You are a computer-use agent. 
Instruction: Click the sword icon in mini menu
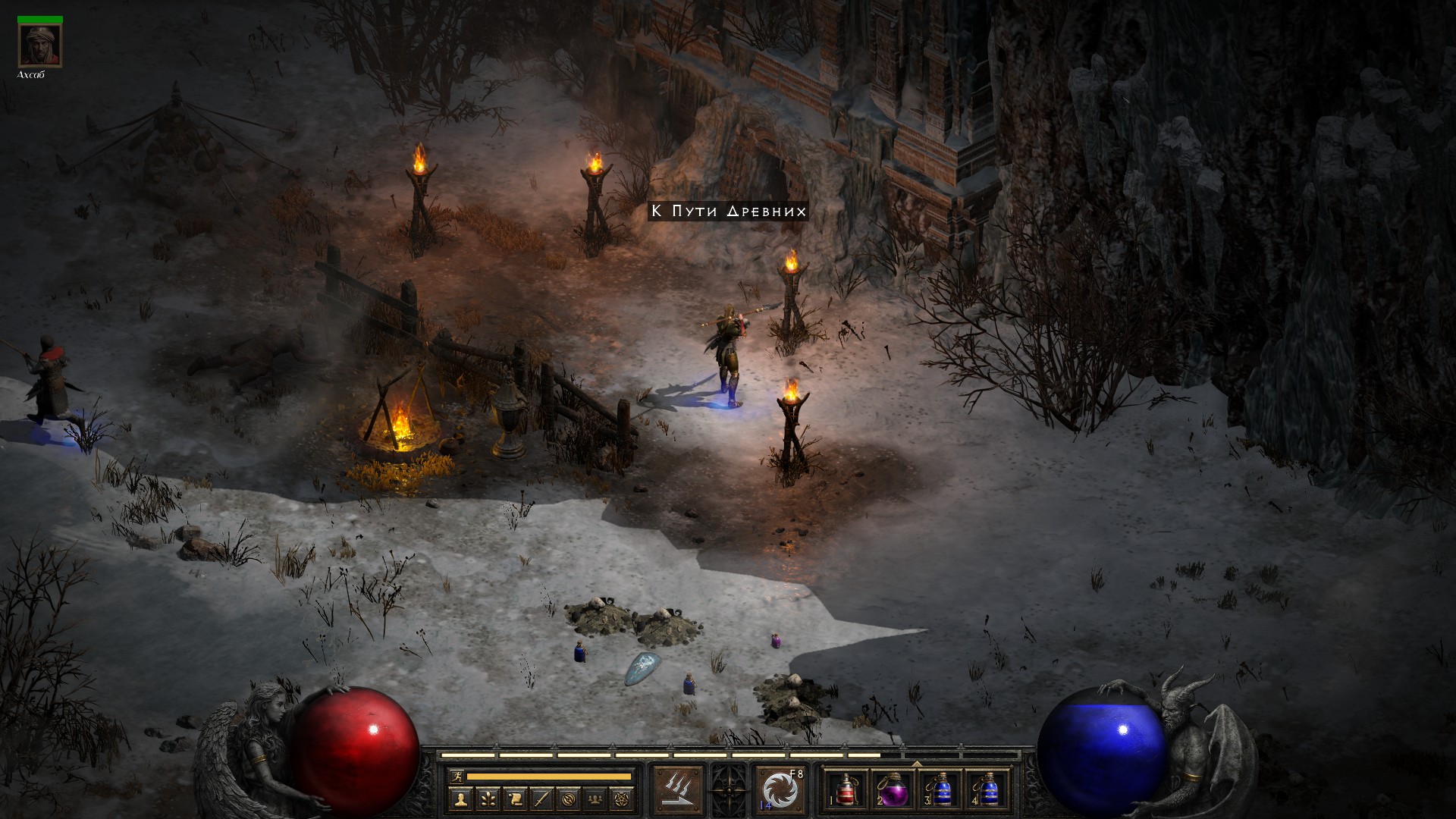(542, 799)
